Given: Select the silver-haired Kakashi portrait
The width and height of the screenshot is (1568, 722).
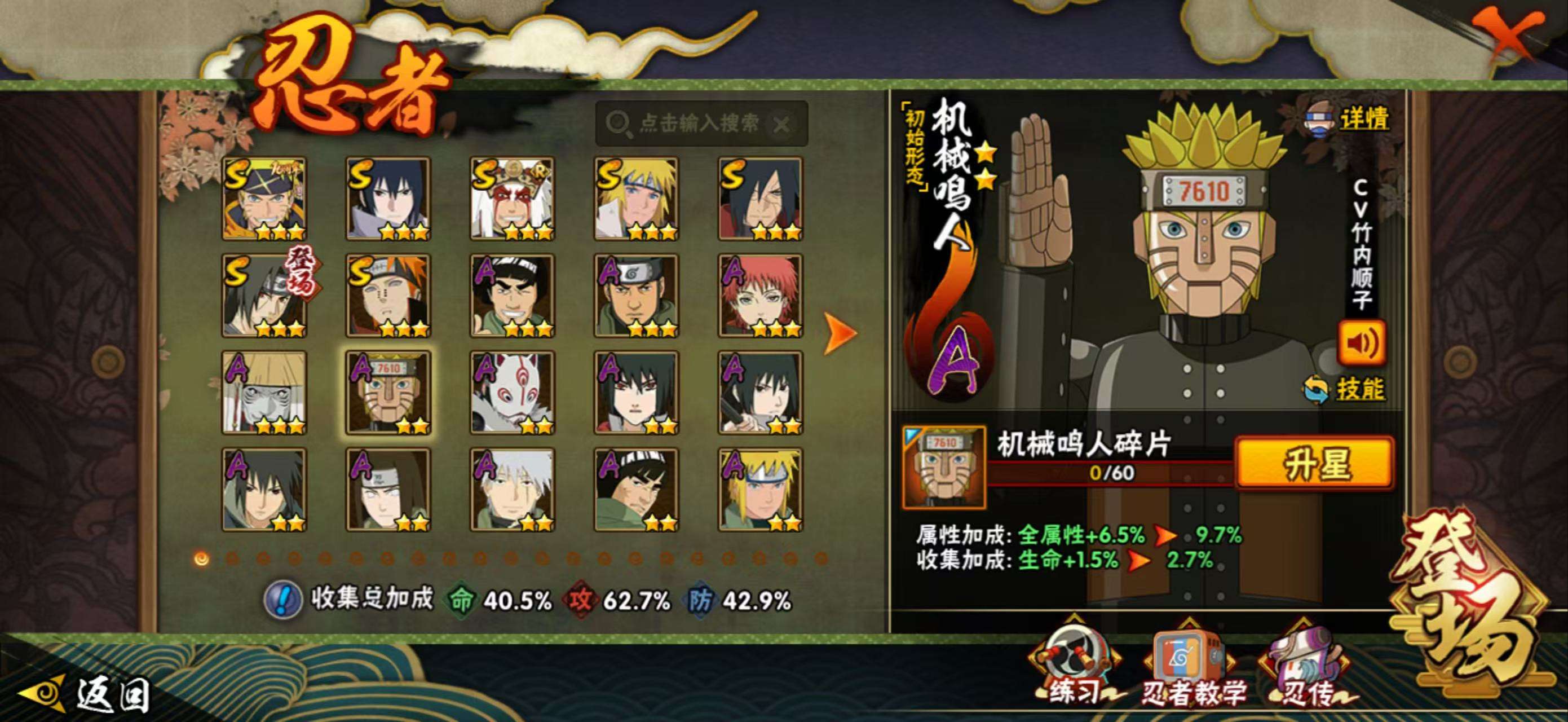Looking at the screenshot, I should coord(512,490).
